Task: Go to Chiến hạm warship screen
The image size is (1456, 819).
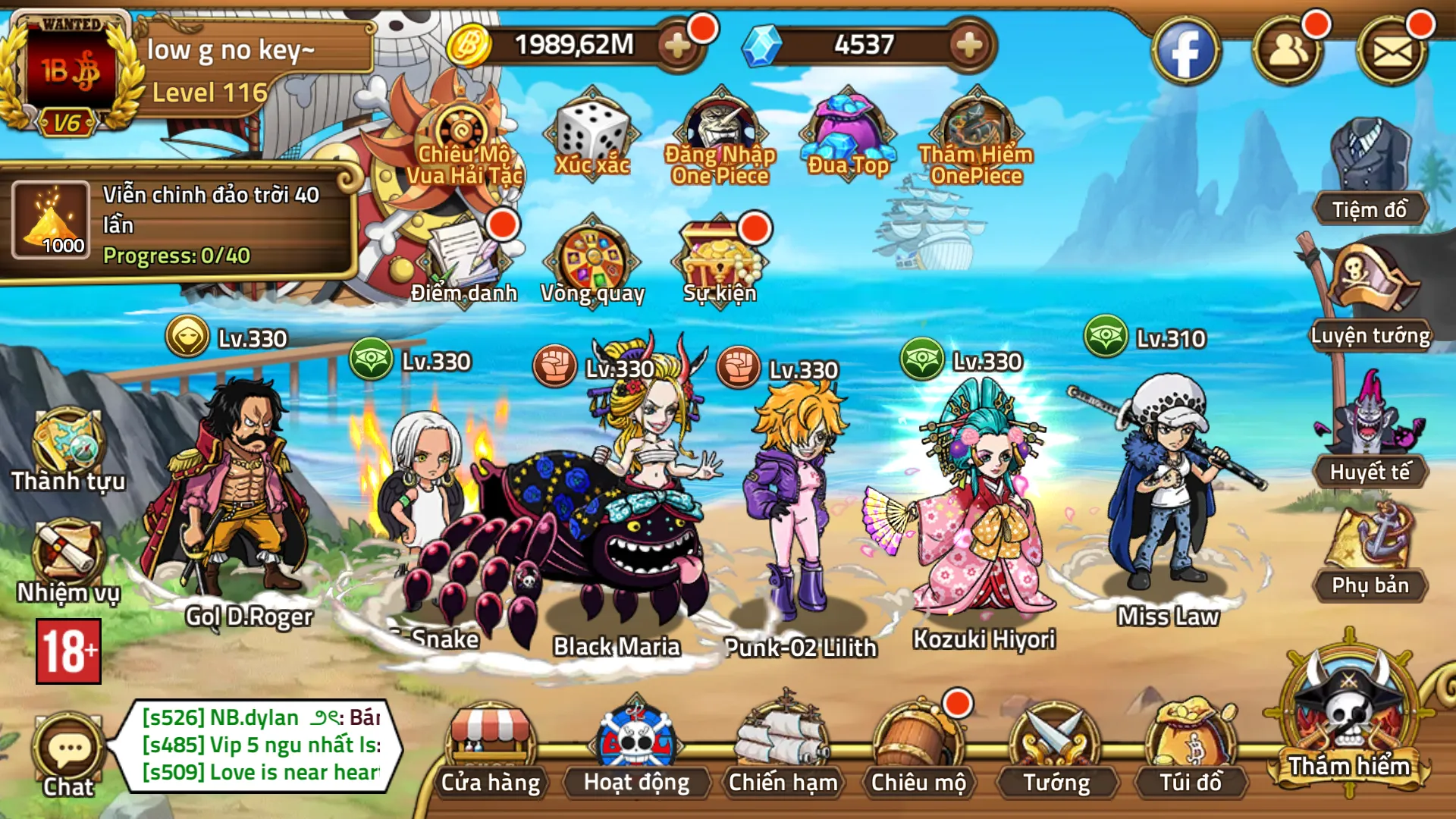Action: [x=783, y=747]
